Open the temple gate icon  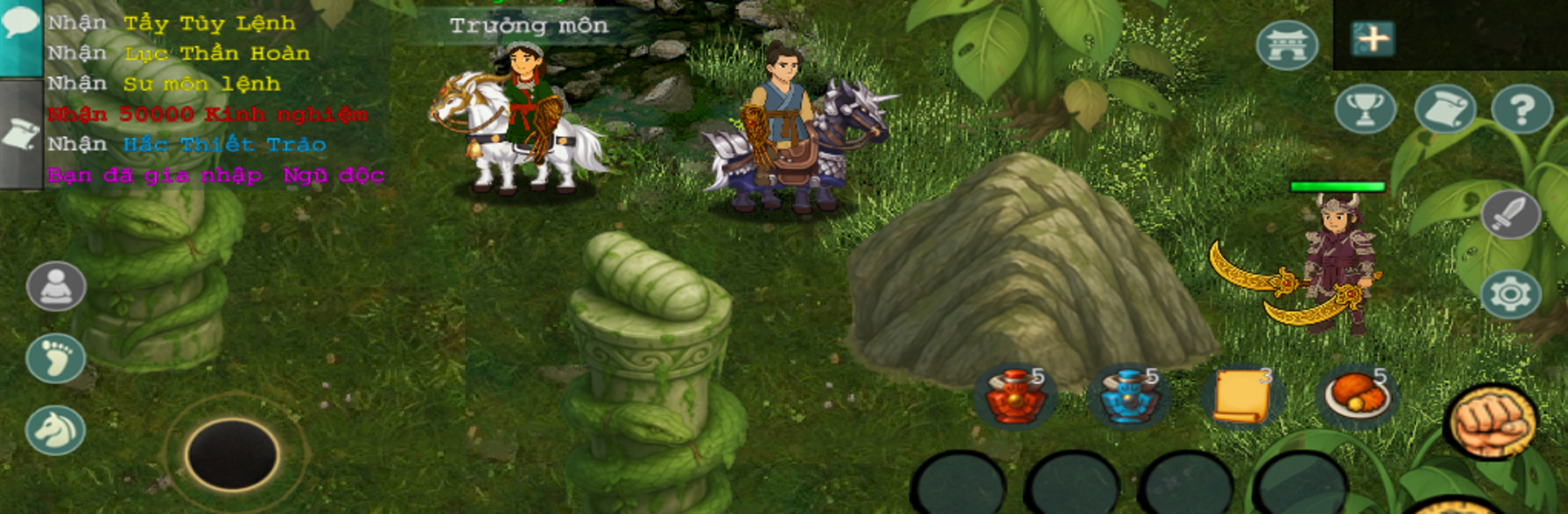pyautogui.click(x=1287, y=44)
